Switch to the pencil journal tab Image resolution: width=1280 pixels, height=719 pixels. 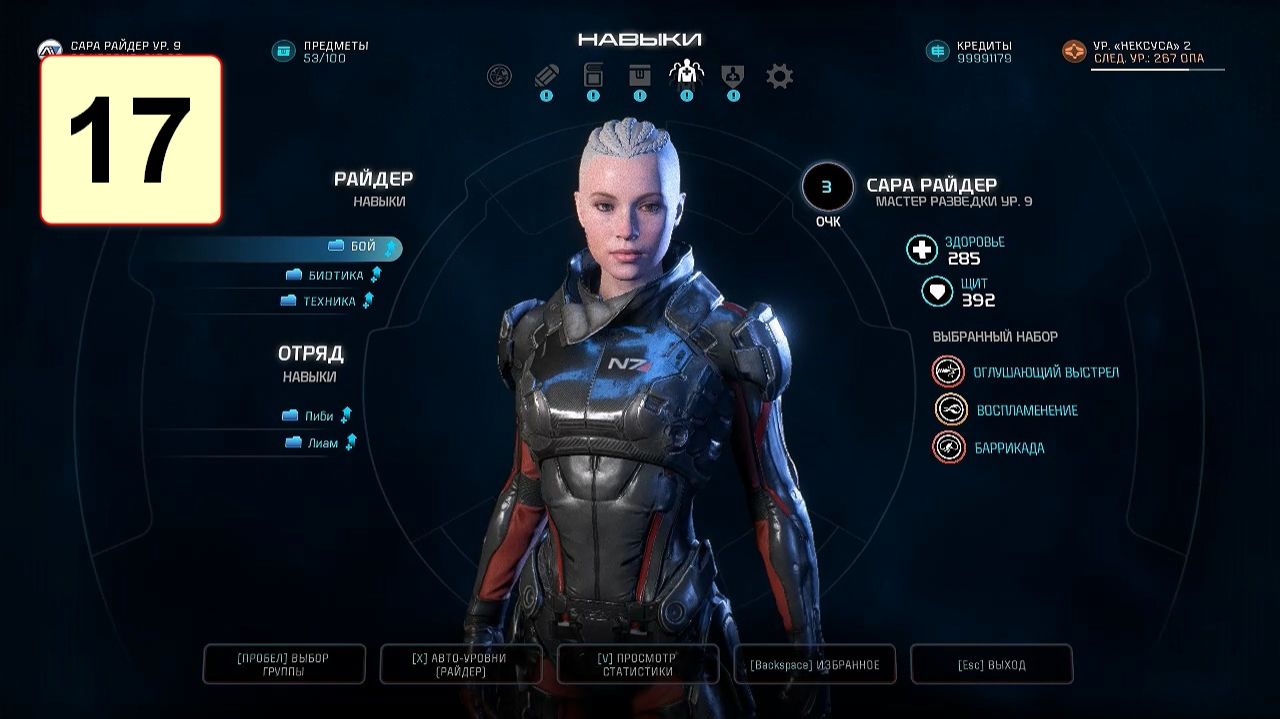coord(545,76)
